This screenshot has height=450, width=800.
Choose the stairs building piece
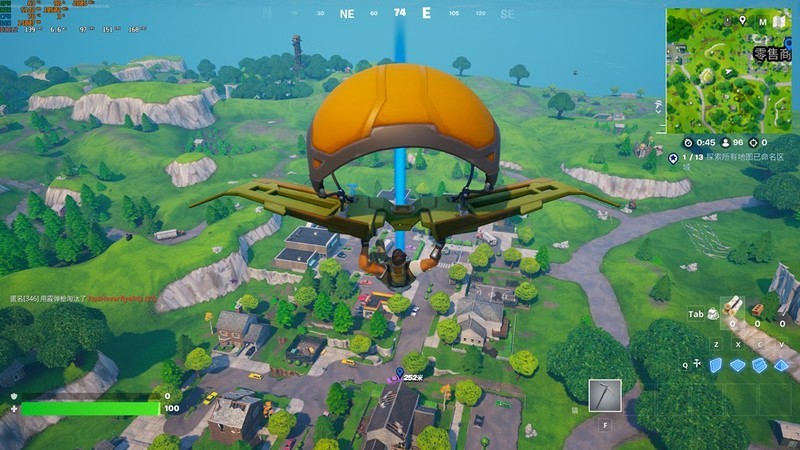760,365
